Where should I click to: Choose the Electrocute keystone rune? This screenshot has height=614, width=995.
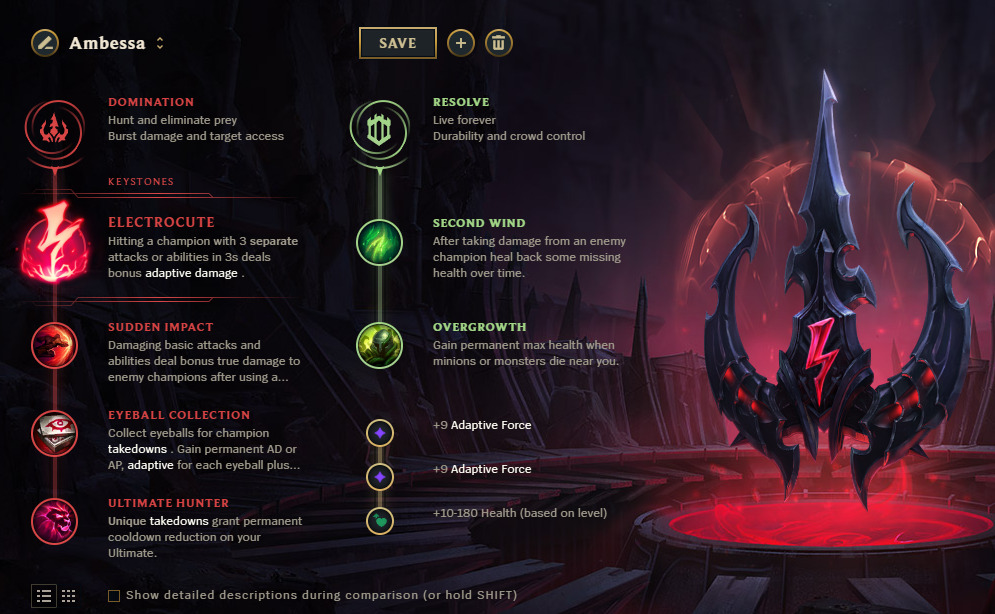pos(51,246)
